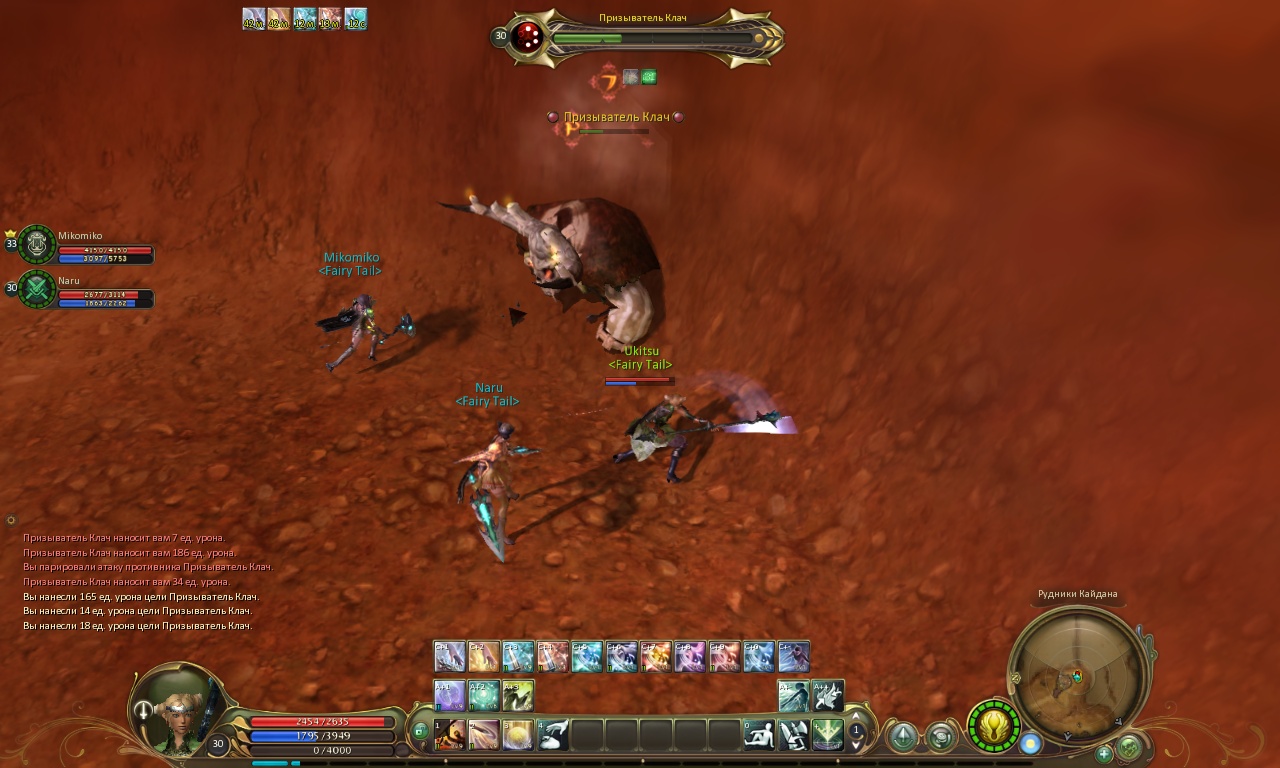Toggle the green hotbar lock button
Image resolution: width=1280 pixels, height=768 pixels.
tap(420, 731)
